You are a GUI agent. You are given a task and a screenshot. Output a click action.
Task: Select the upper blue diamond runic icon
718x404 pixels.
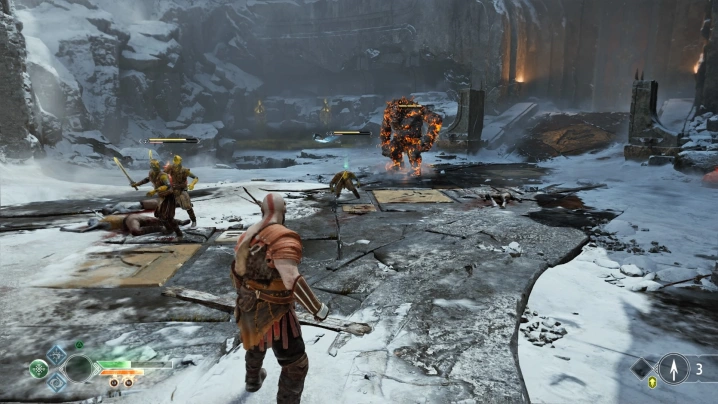(57, 355)
